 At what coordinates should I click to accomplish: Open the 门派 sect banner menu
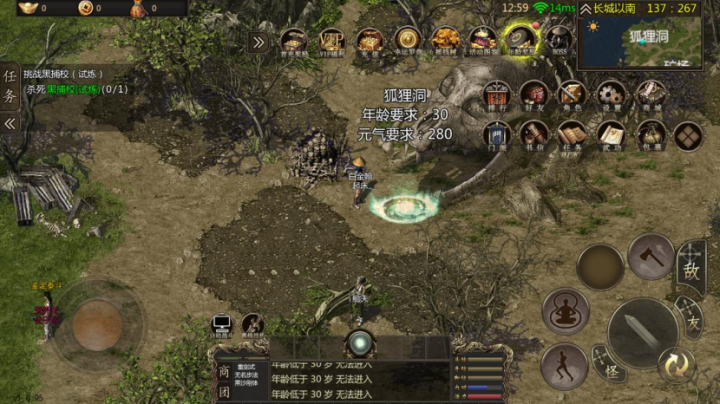(x=497, y=135)
